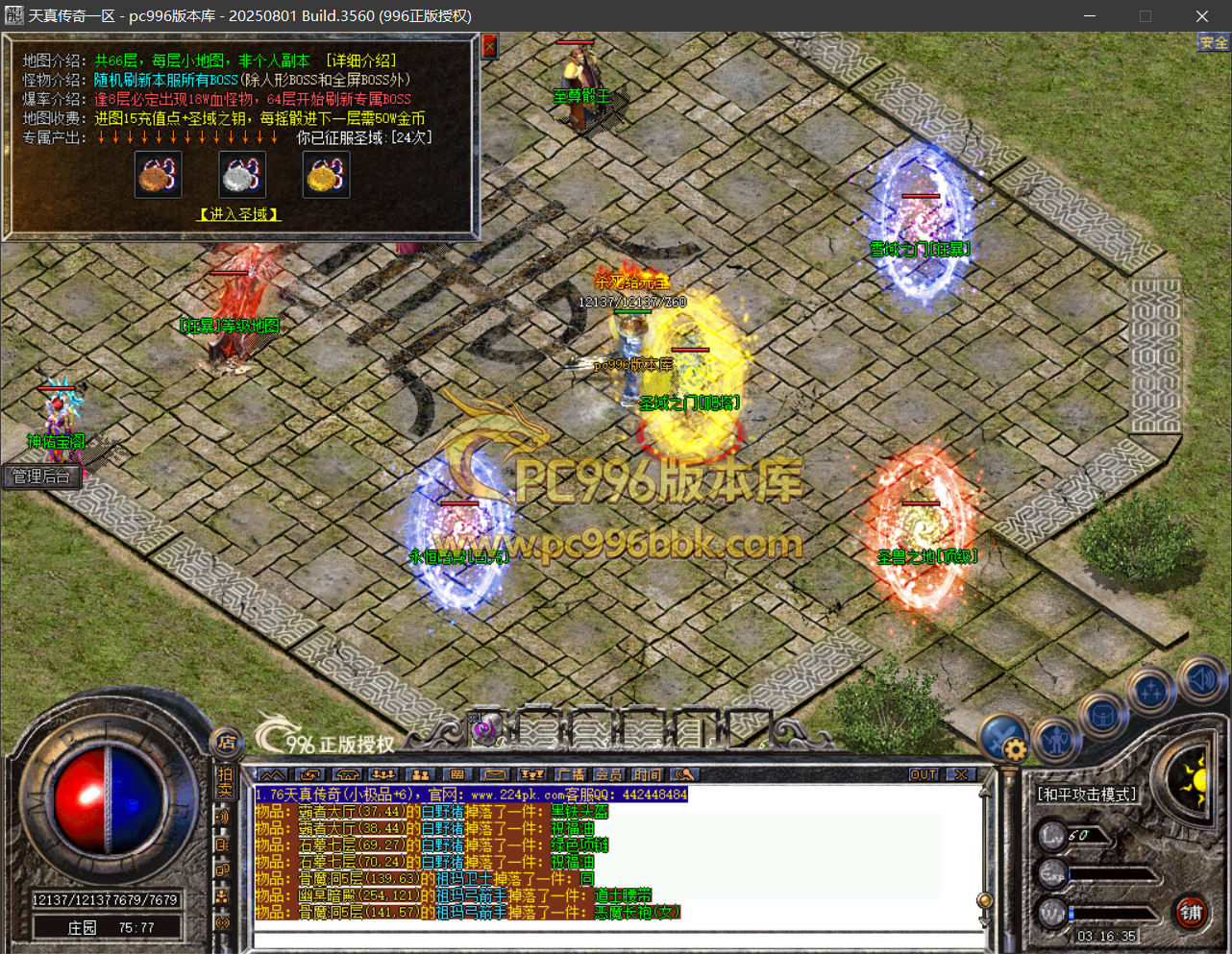Screen dimensions: 1232x954
Task: Open the 详细介绍 detailed introduction link
Action: click(360, 61)
